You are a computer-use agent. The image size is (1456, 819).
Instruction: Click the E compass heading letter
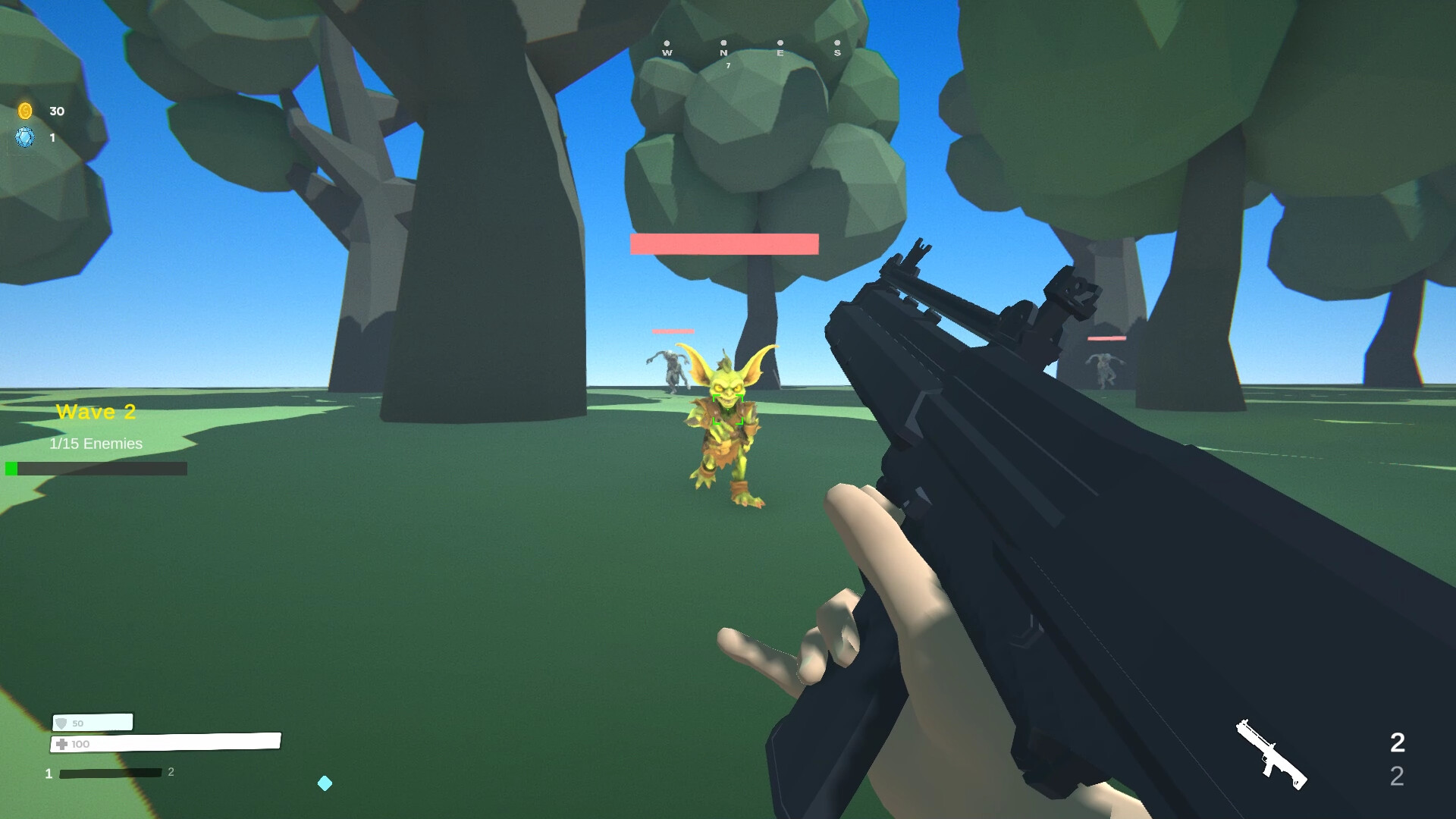[780, 53]
